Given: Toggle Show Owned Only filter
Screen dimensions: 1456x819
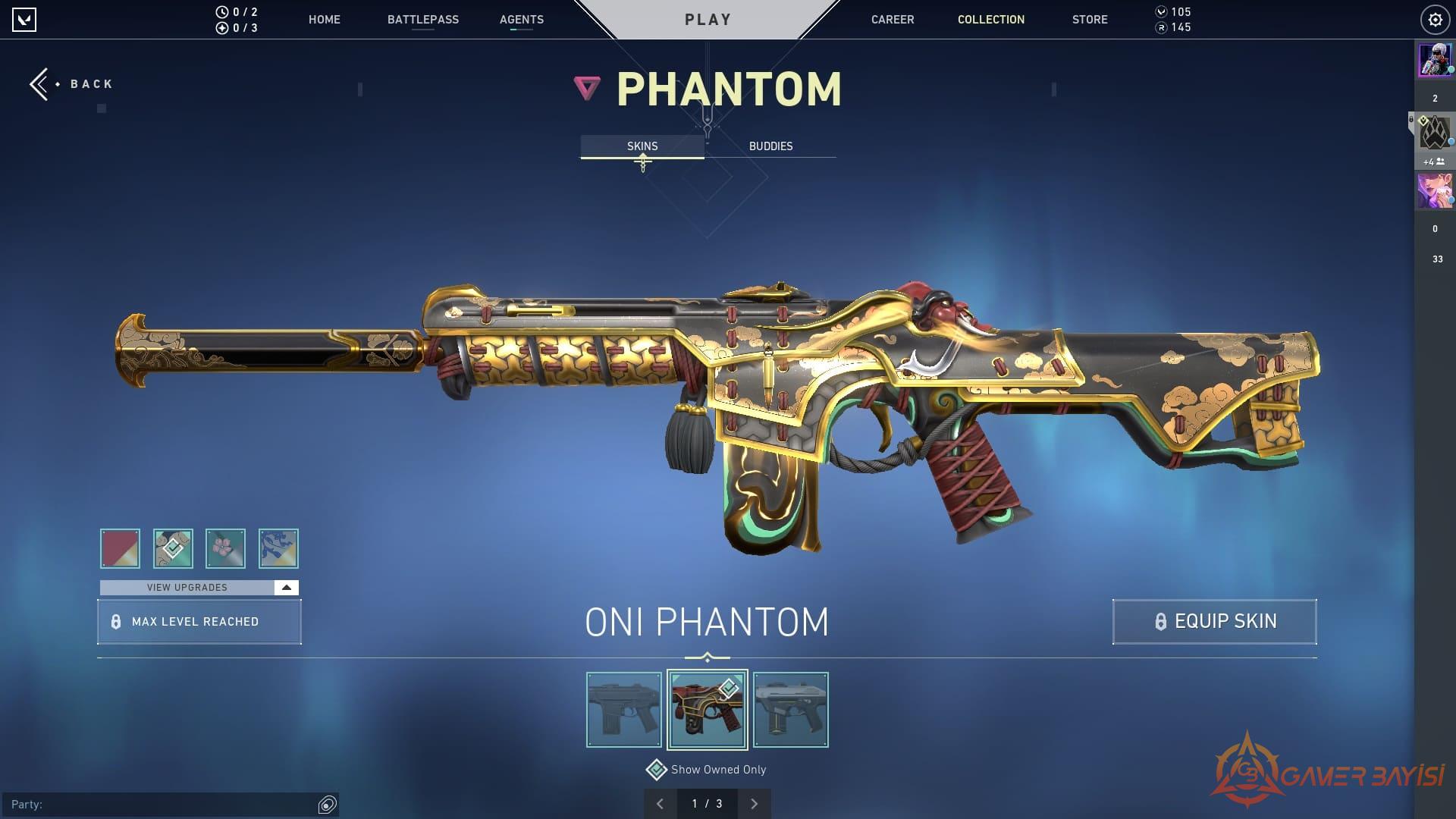Looking at the screenshot, I should pyautogui.click(x=656, y=770).
